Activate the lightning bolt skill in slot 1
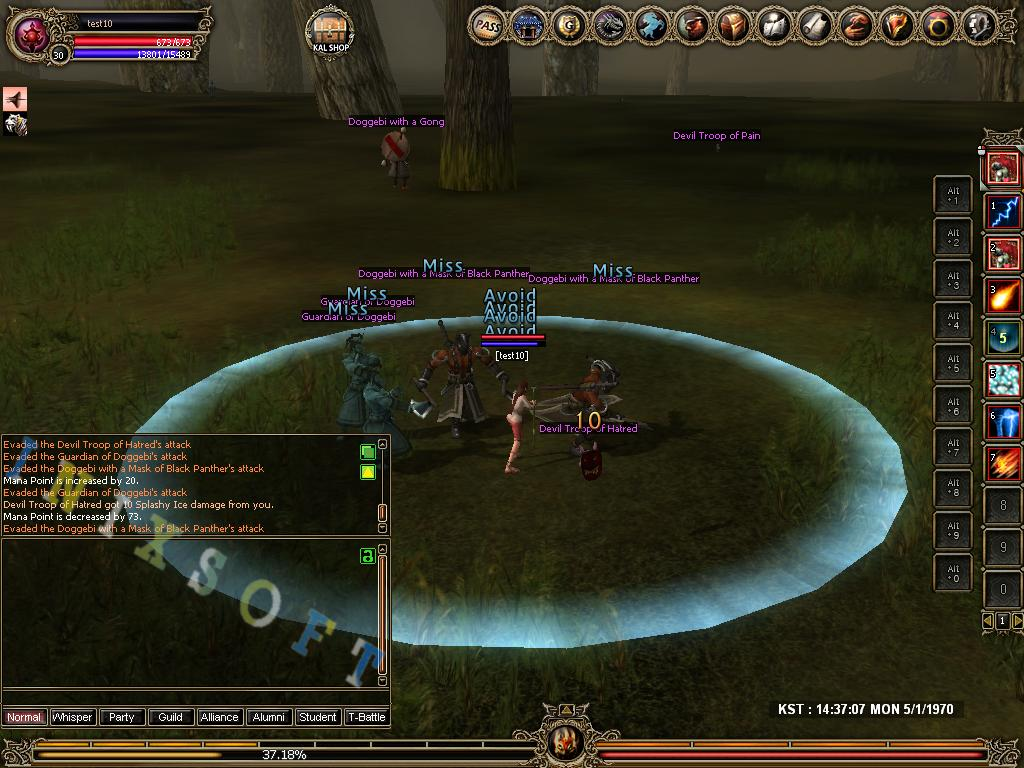The image size is (1024, 768). (1003, 211)
